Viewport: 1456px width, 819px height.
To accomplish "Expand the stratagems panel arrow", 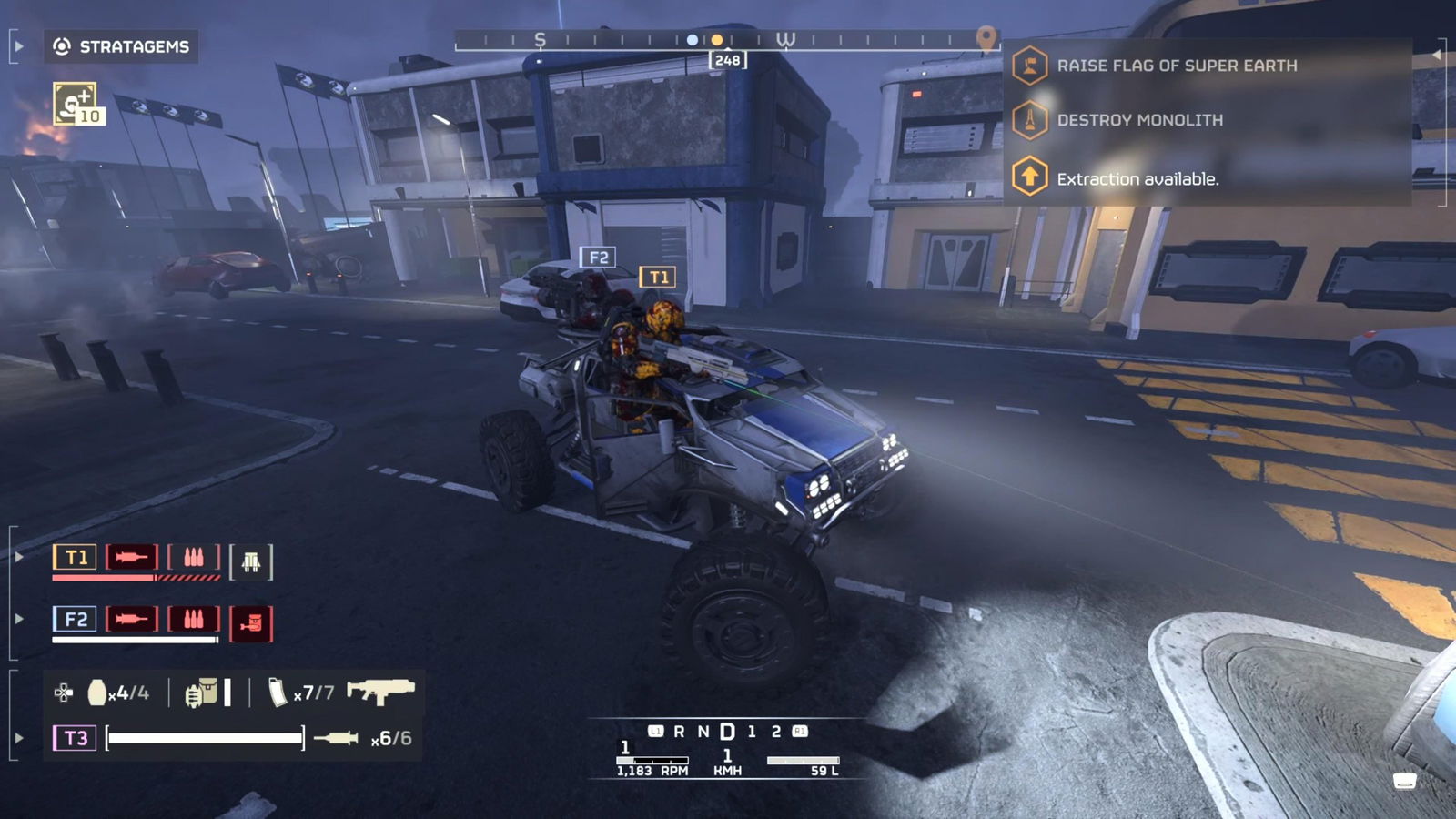I will pyautogui.click(x=19, y=46).
